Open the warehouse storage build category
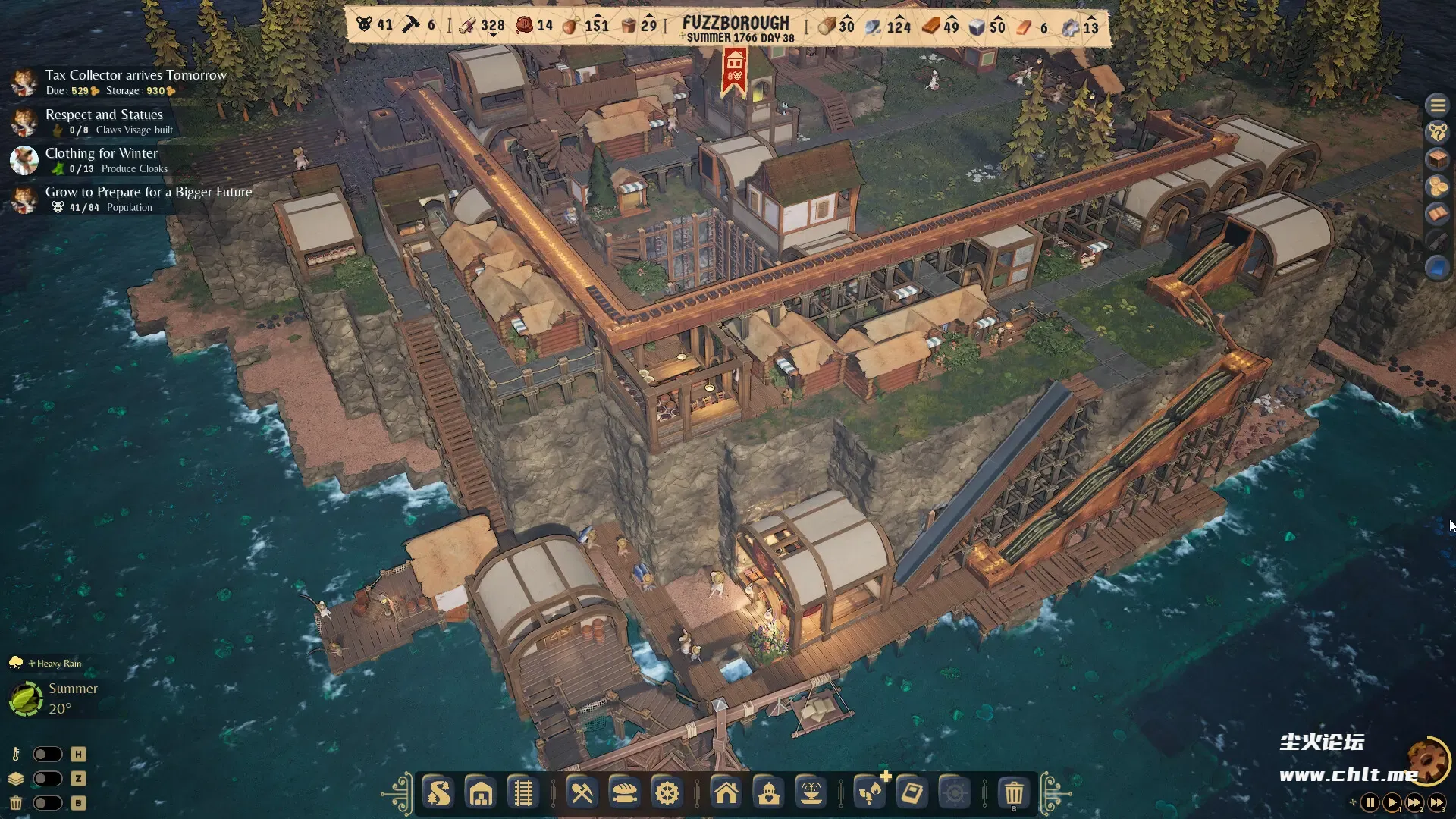Viewport: 1456px width, 819px height. click(481, 793)
